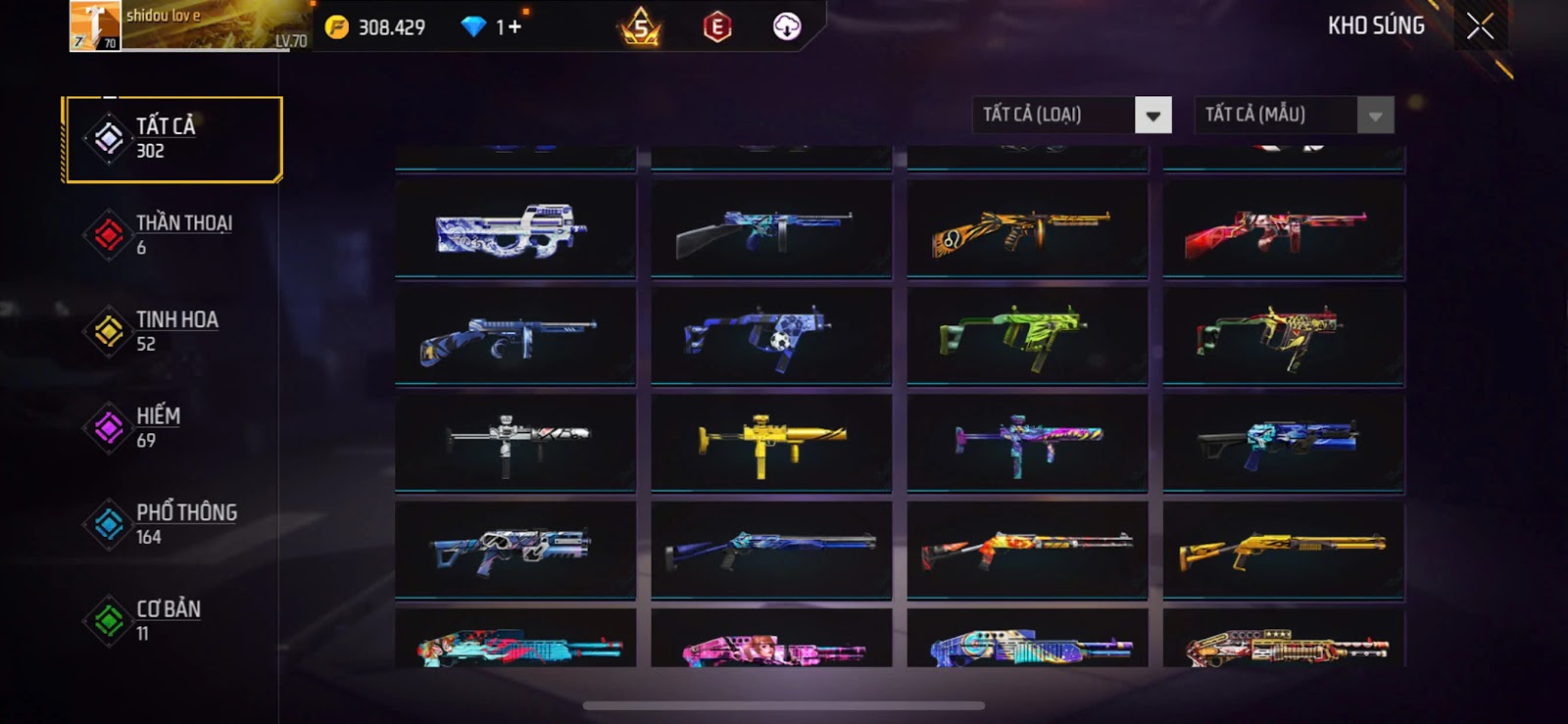Screen dimensions: 1568x724
Task: Select the golden yellow shotgun skin
Action: pos(1283,551)
